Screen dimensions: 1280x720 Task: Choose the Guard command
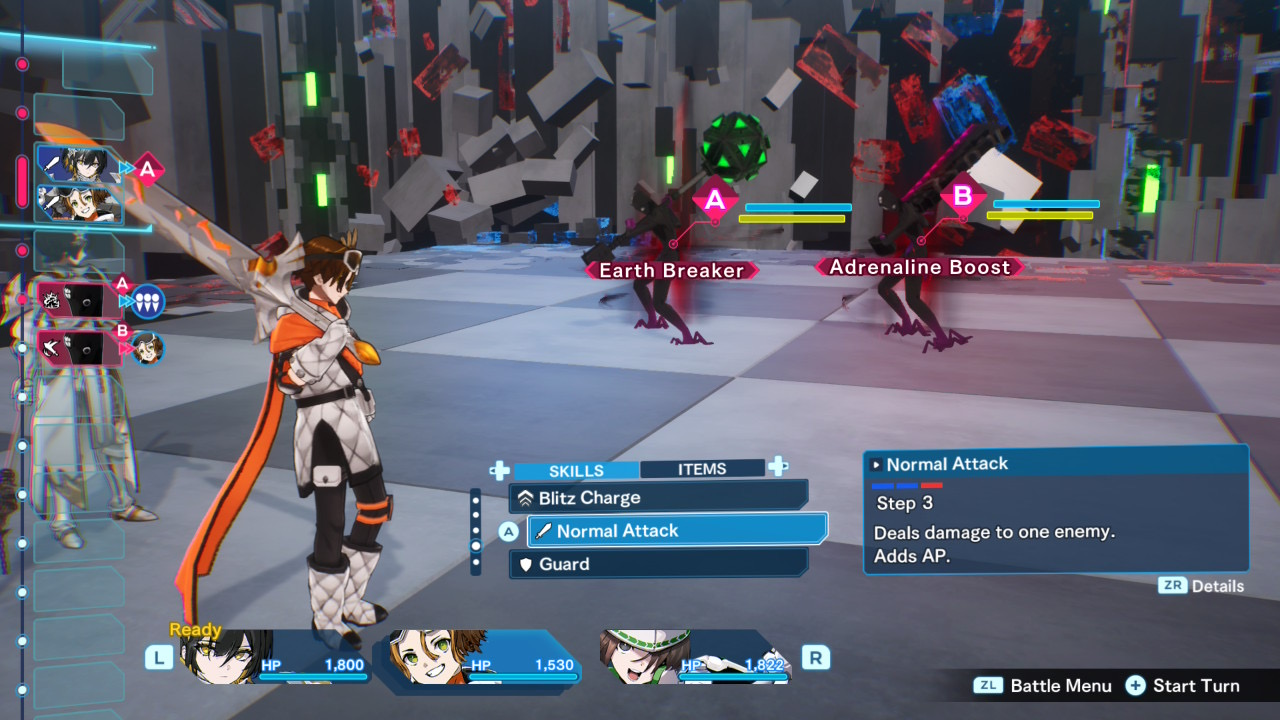[658, 564]
